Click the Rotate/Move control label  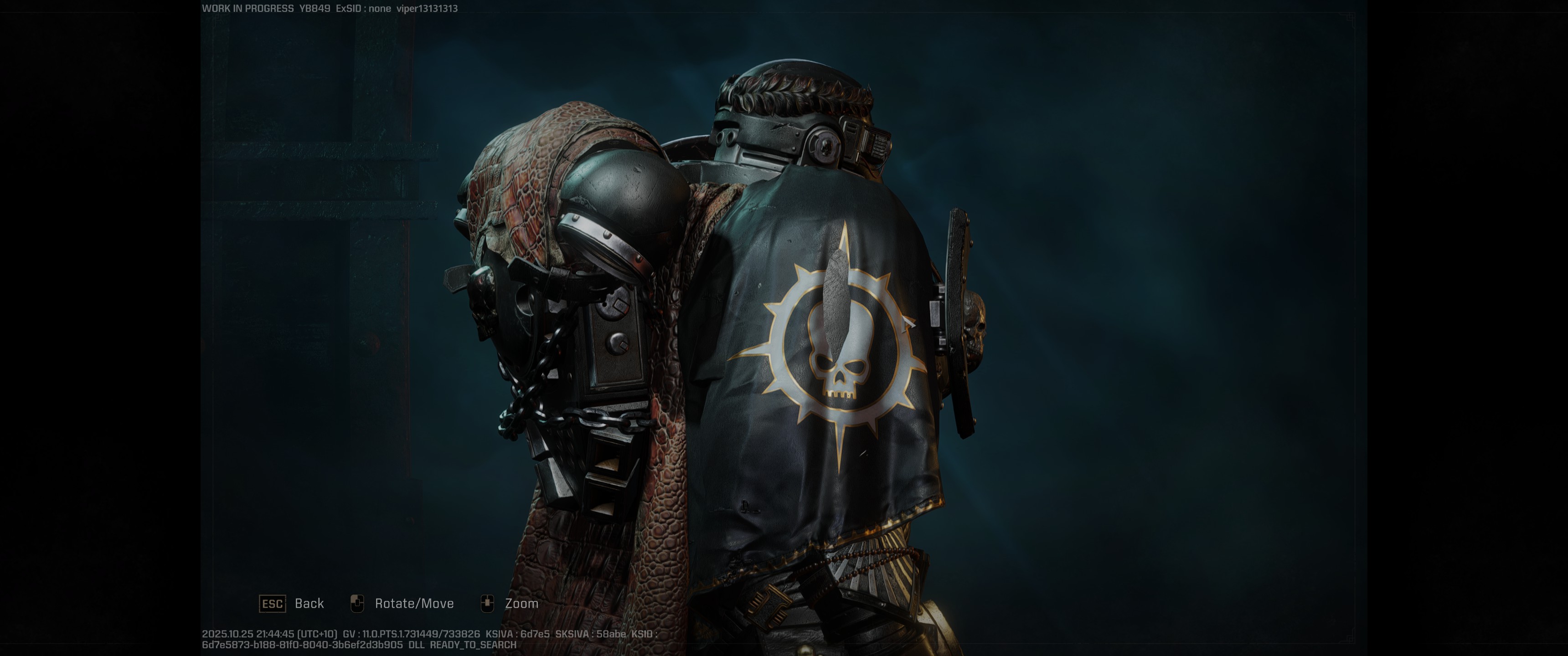pos(414,603)
